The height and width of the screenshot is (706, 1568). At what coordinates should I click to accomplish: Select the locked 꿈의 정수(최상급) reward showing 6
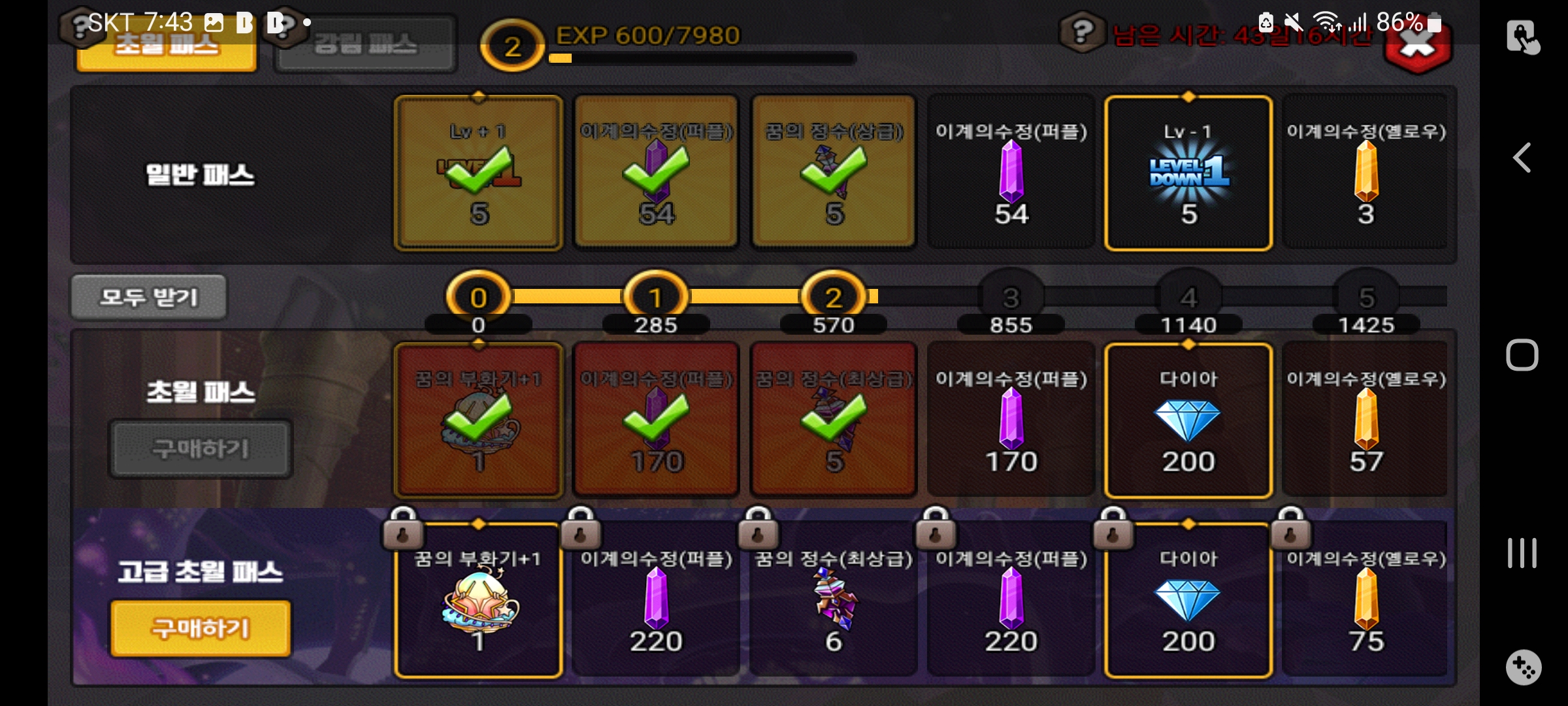click(834, 600)
